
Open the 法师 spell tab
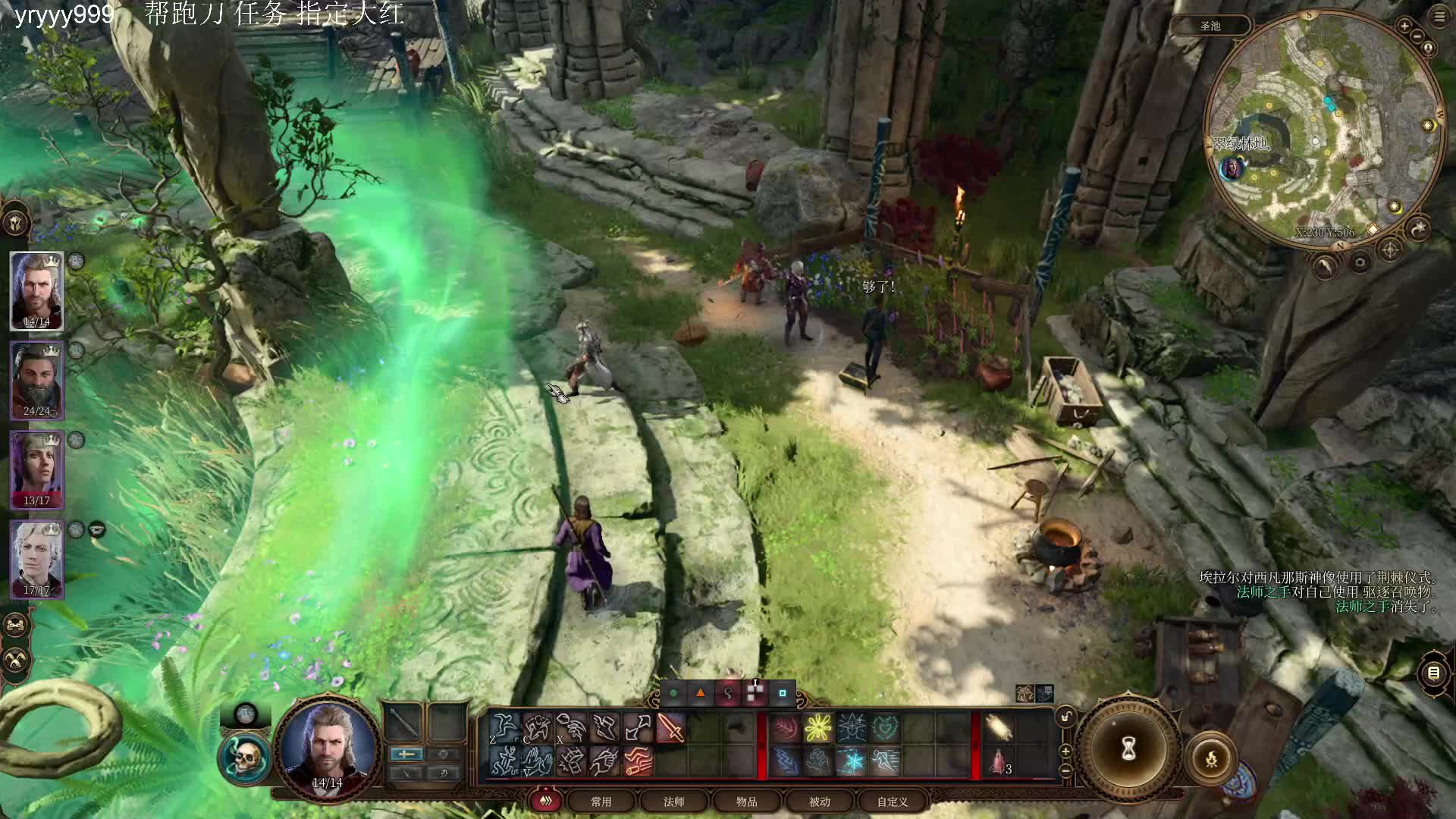click(674, 802)
